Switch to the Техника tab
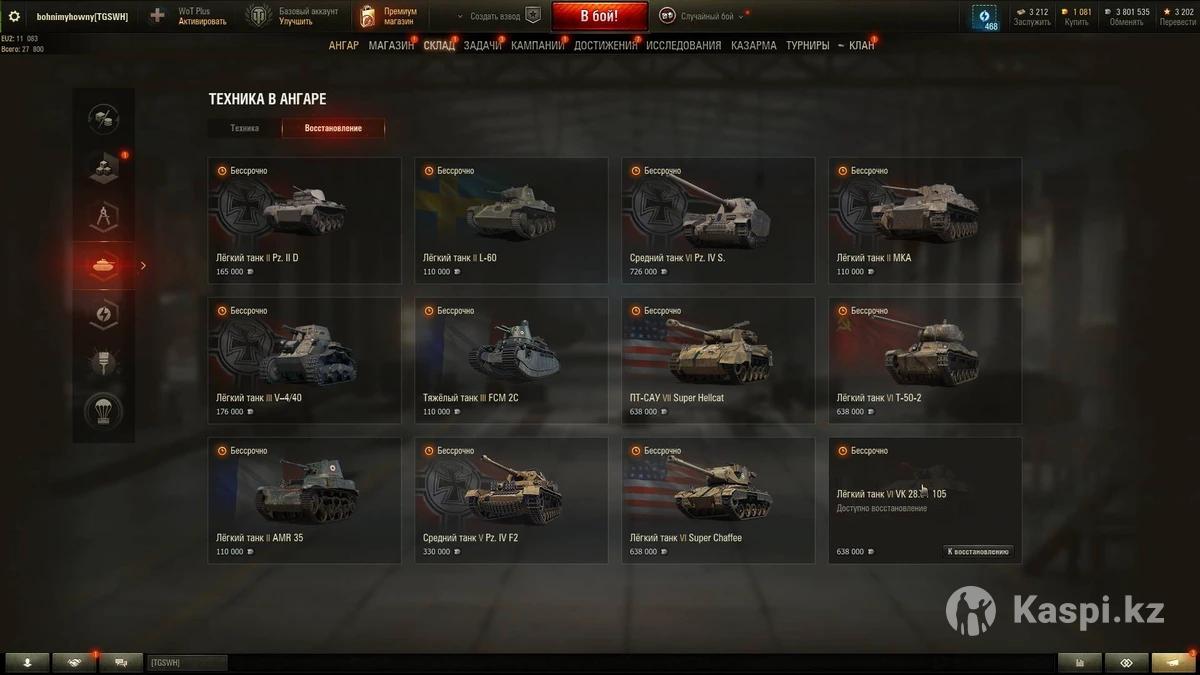Viewport: 1200px width, 675px height. click(x=244, y=128)
